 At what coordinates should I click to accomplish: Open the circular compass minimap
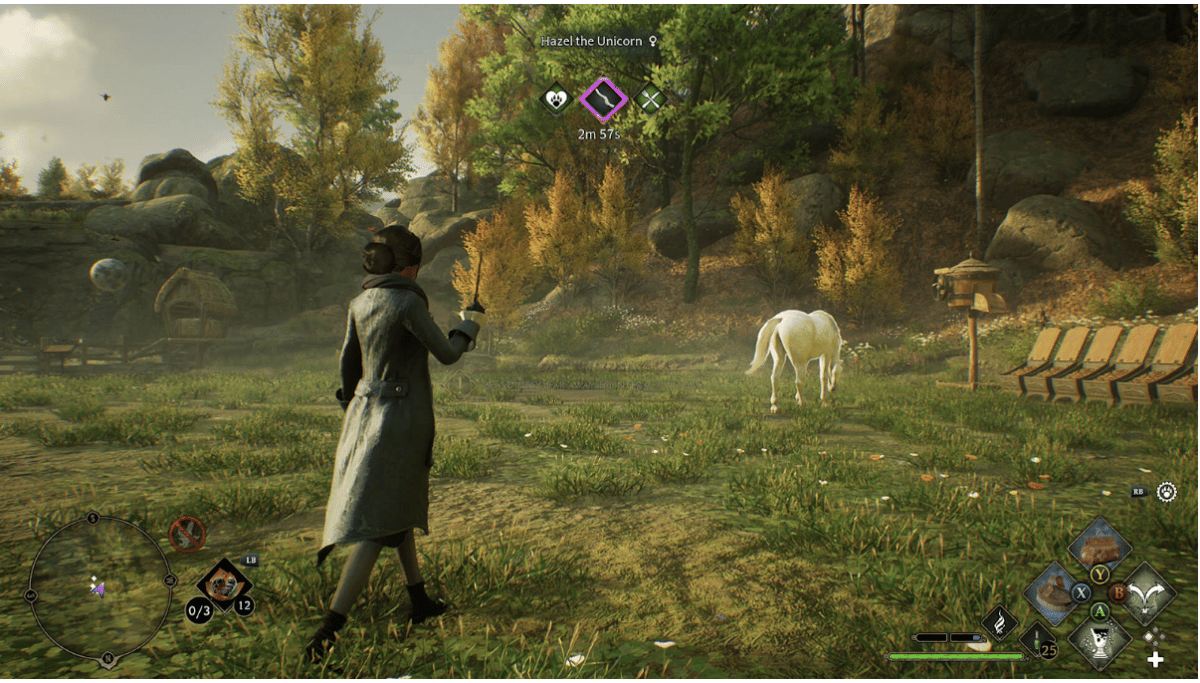[x=99, y=589]
